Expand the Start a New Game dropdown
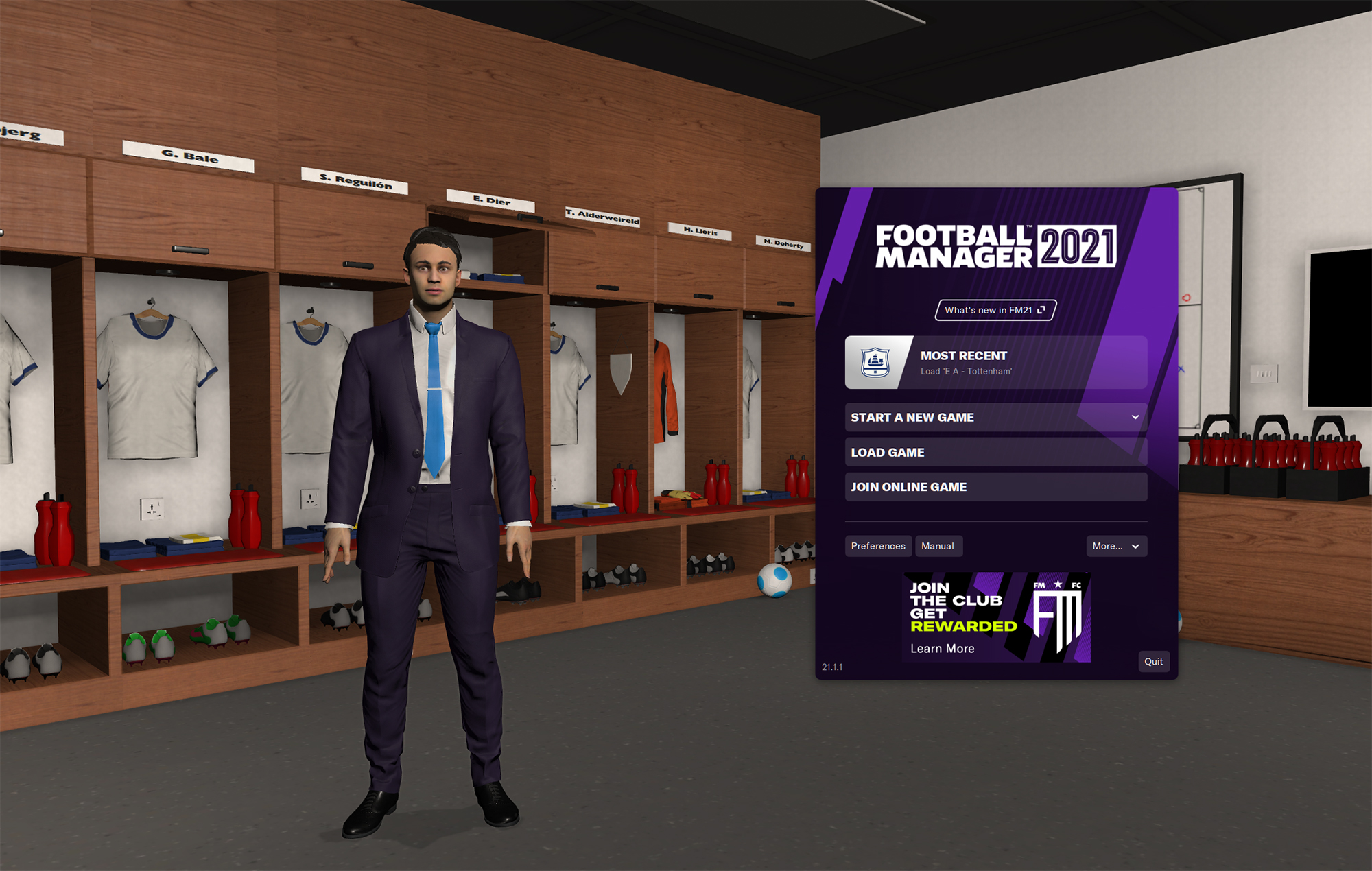1372x871 pixels. [x=995, y=417]
